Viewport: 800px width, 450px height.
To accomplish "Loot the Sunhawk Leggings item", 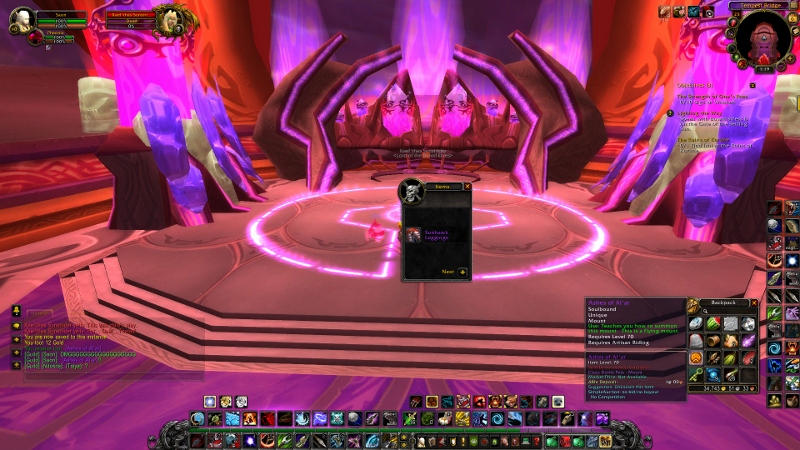I will point(414,234).
